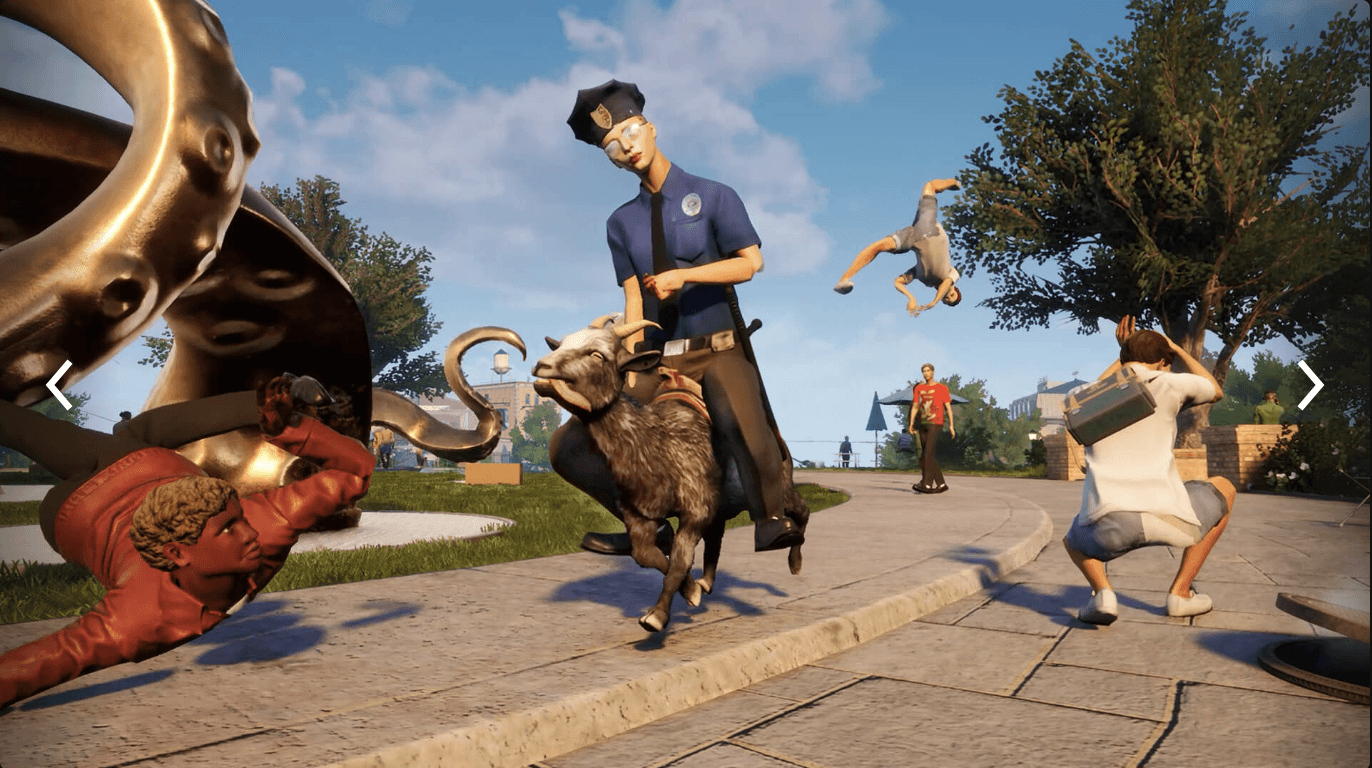Click the boombox carried by the crouching man
Viewport: 1372px width, 768px height.
(x=1110, y=405)
